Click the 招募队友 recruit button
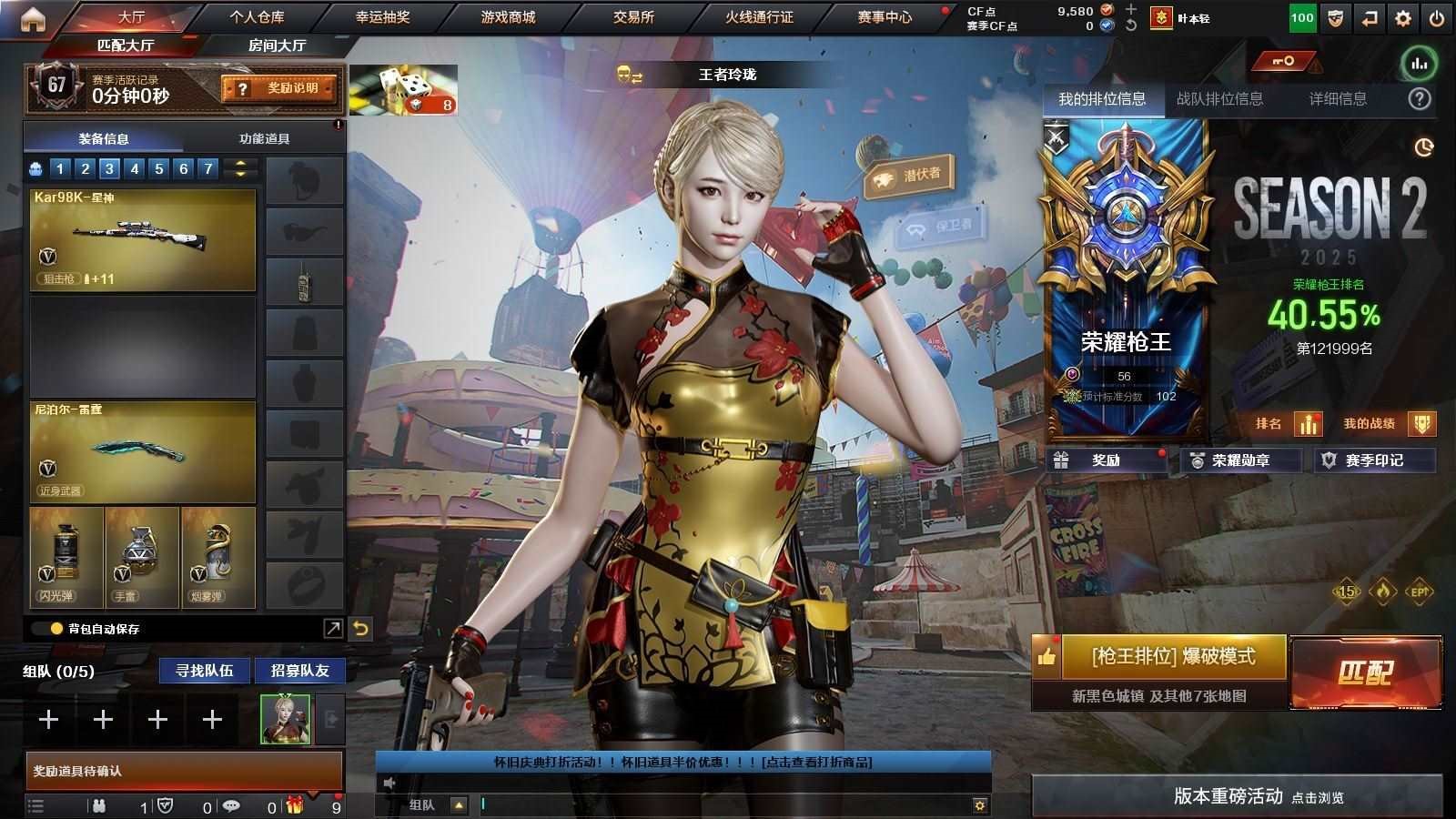The height and width of the screenshot is (819, 1456). click(299, 671)
